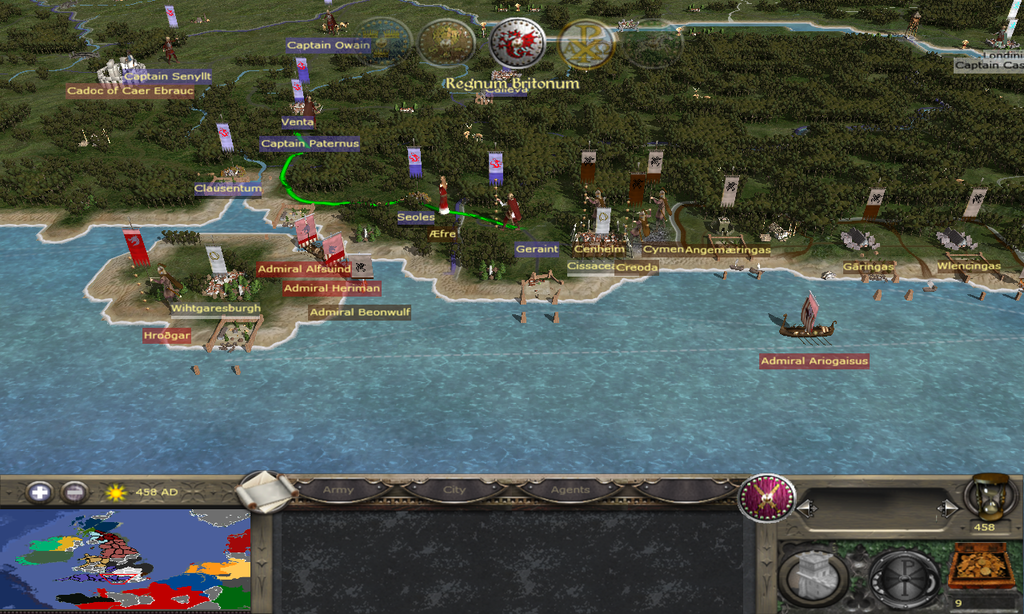Switch to the Army tab

click(x=339, y=491)
